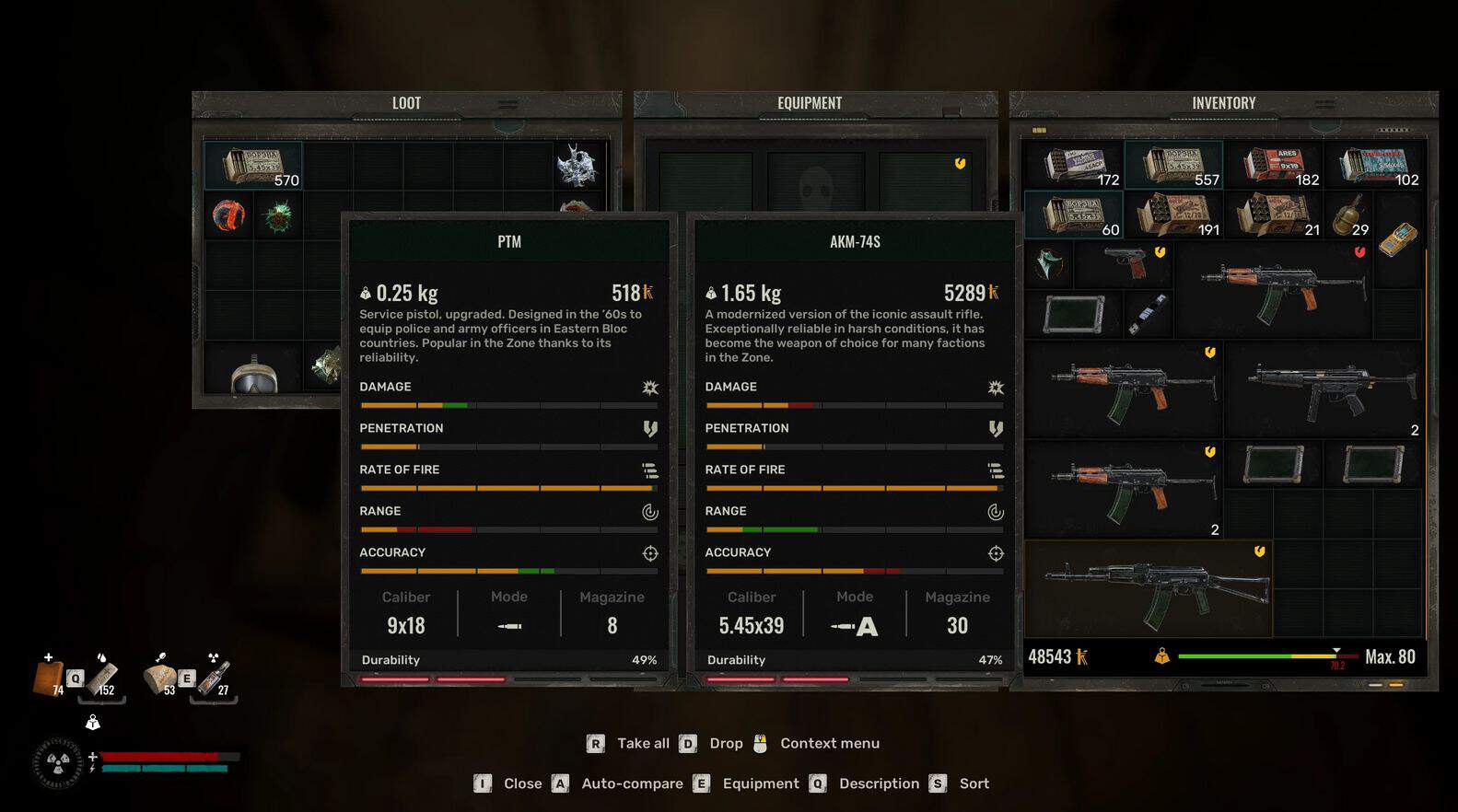Choose the black submachine gun stack
The height and width of the screenshot is (812, 1458).
click(1323, 389)
